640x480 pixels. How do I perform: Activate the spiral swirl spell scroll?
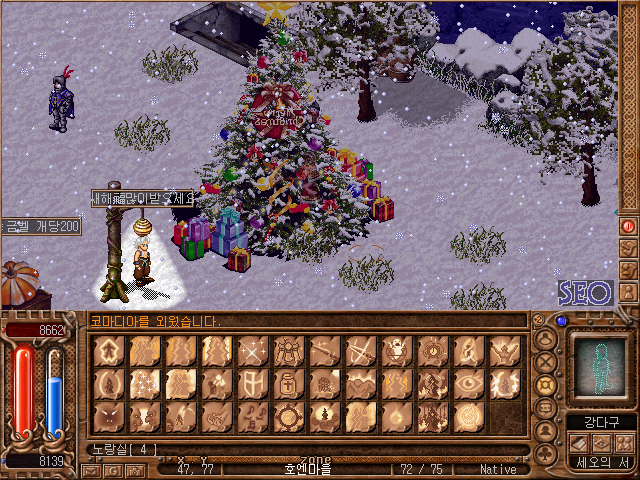pyautogui.click(x=468, y=415)
